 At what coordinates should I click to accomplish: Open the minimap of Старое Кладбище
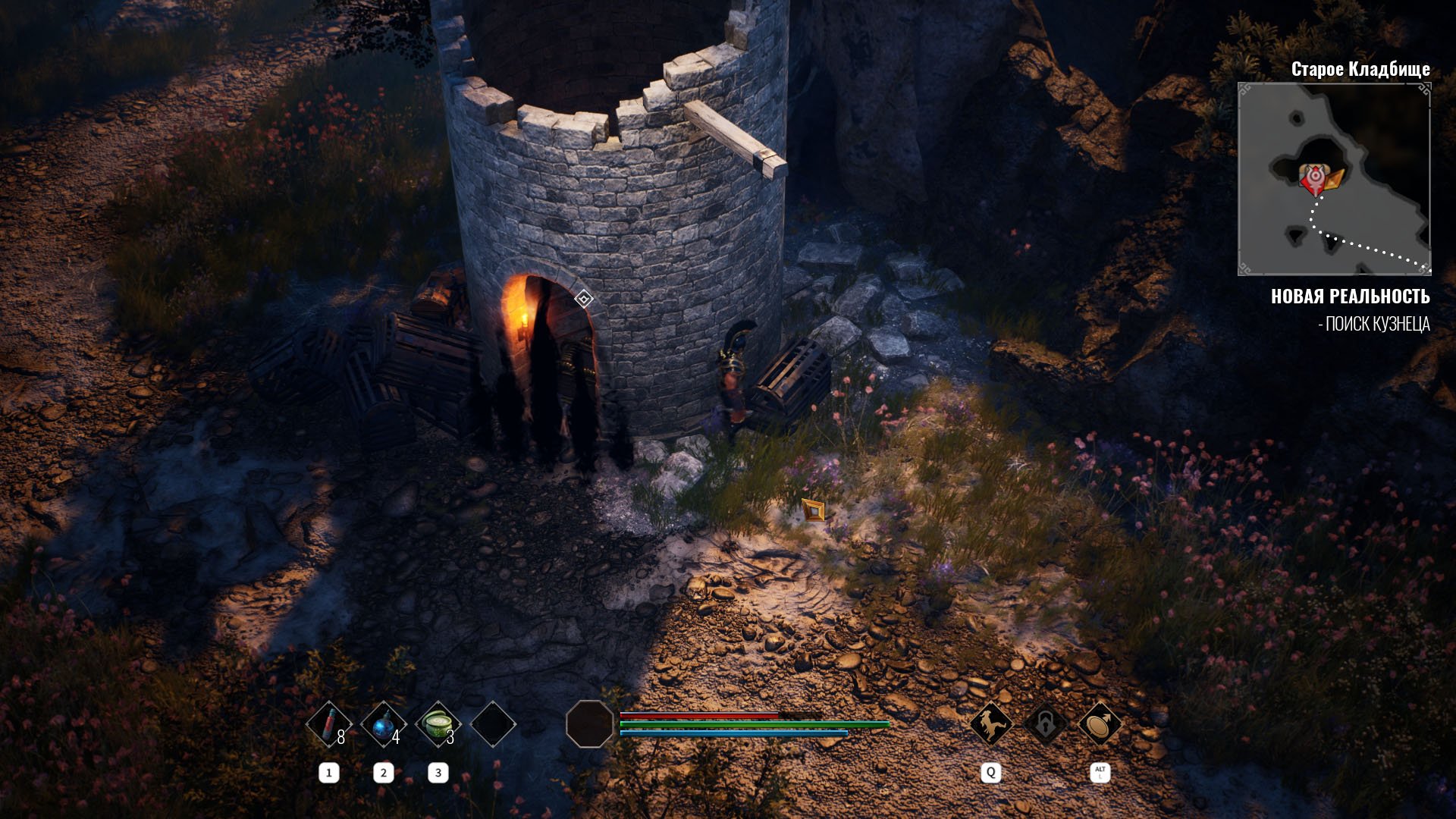pos(1334,179)
